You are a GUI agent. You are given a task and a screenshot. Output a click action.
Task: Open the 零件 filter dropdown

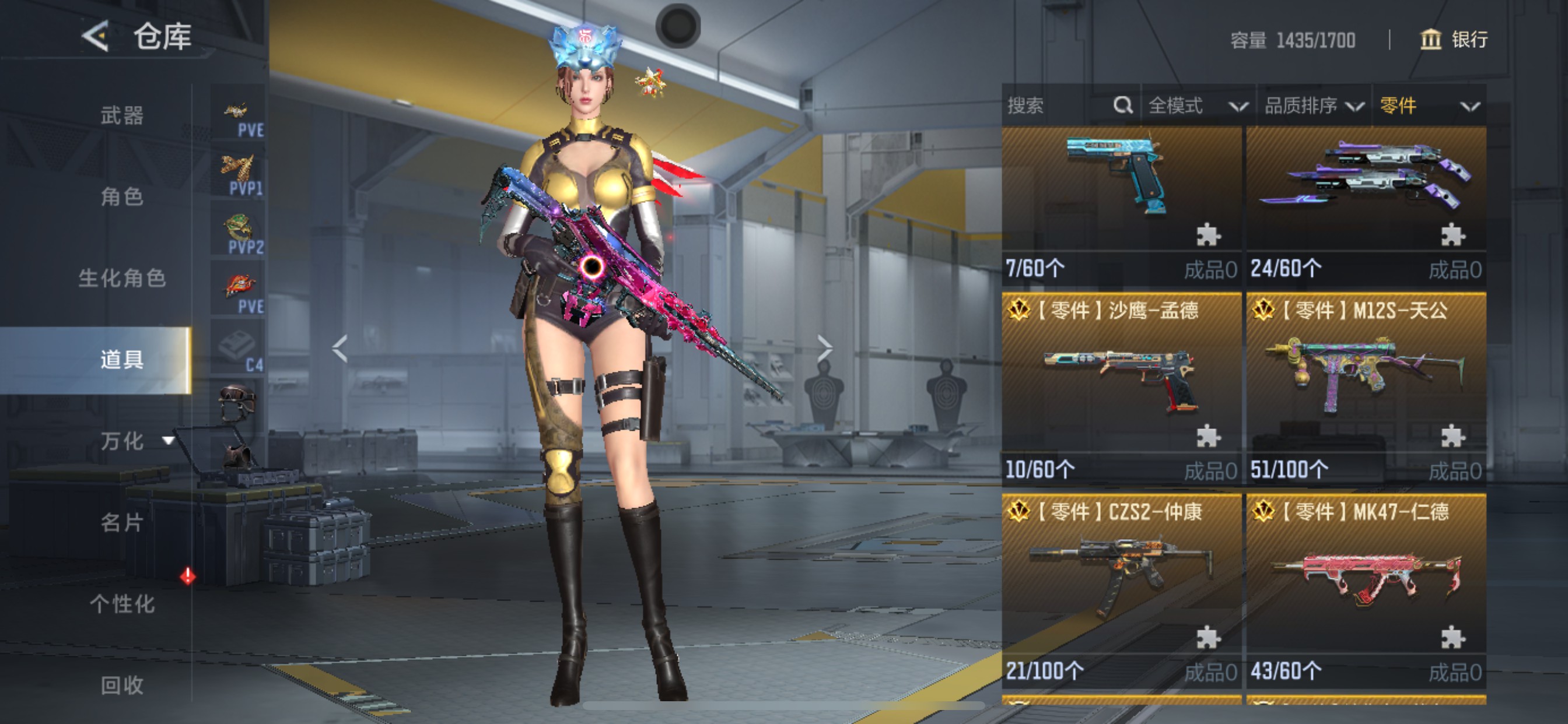(x=1428, y=106)
